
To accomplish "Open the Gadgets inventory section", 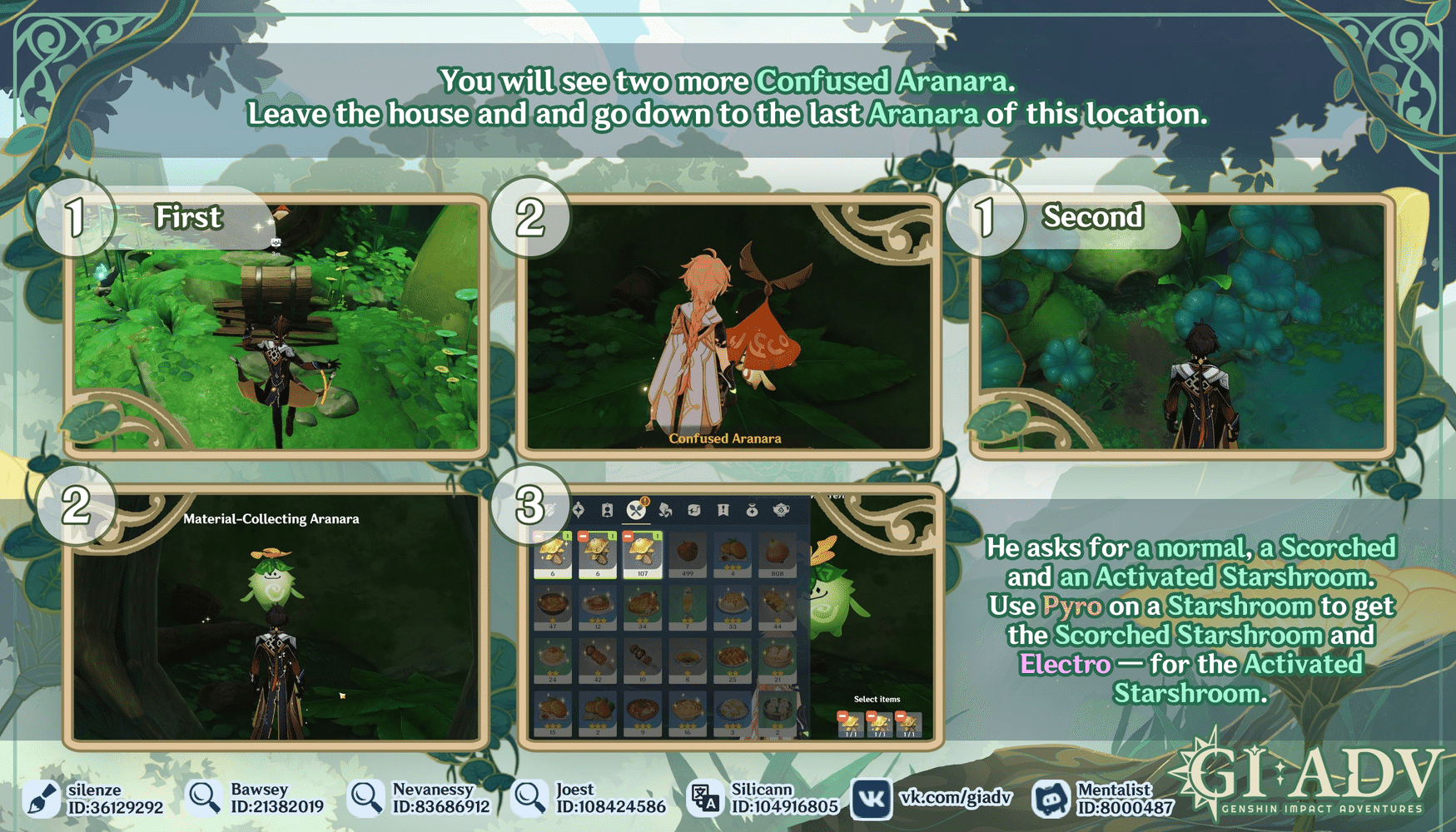I will tap(694, 510).
